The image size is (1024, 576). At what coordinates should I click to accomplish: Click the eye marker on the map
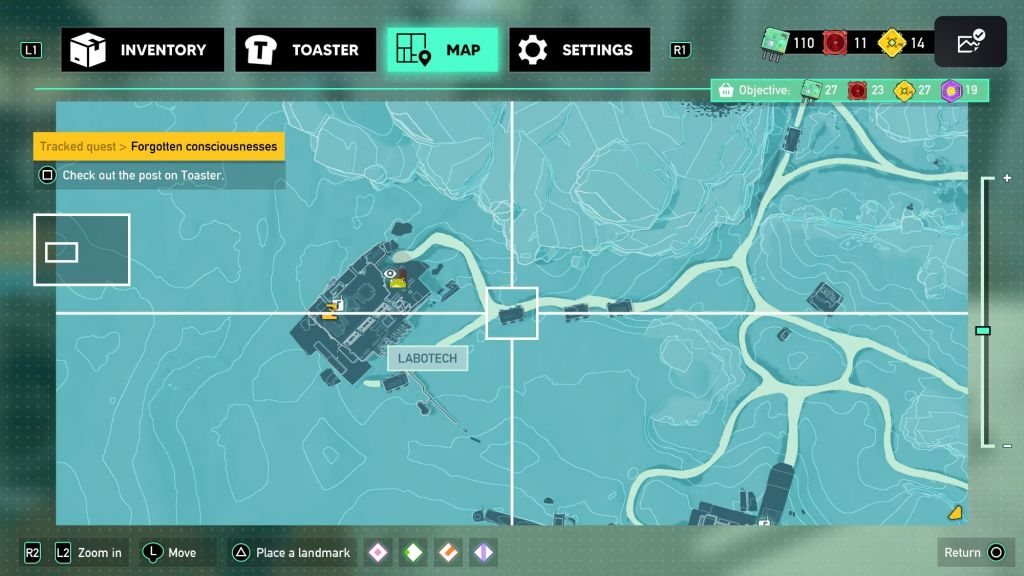coord(390,273)
